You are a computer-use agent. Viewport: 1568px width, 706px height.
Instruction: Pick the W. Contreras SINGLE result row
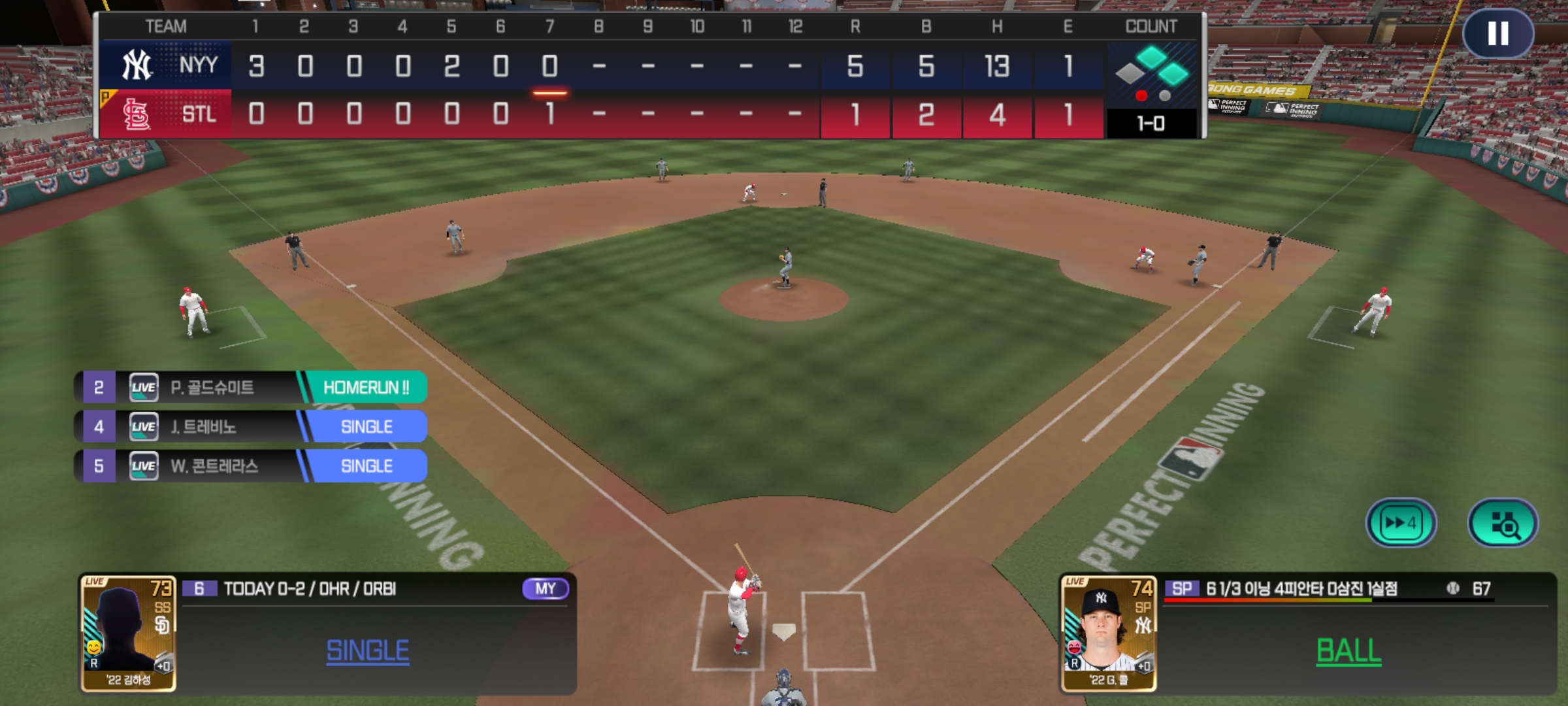[251, 466]
